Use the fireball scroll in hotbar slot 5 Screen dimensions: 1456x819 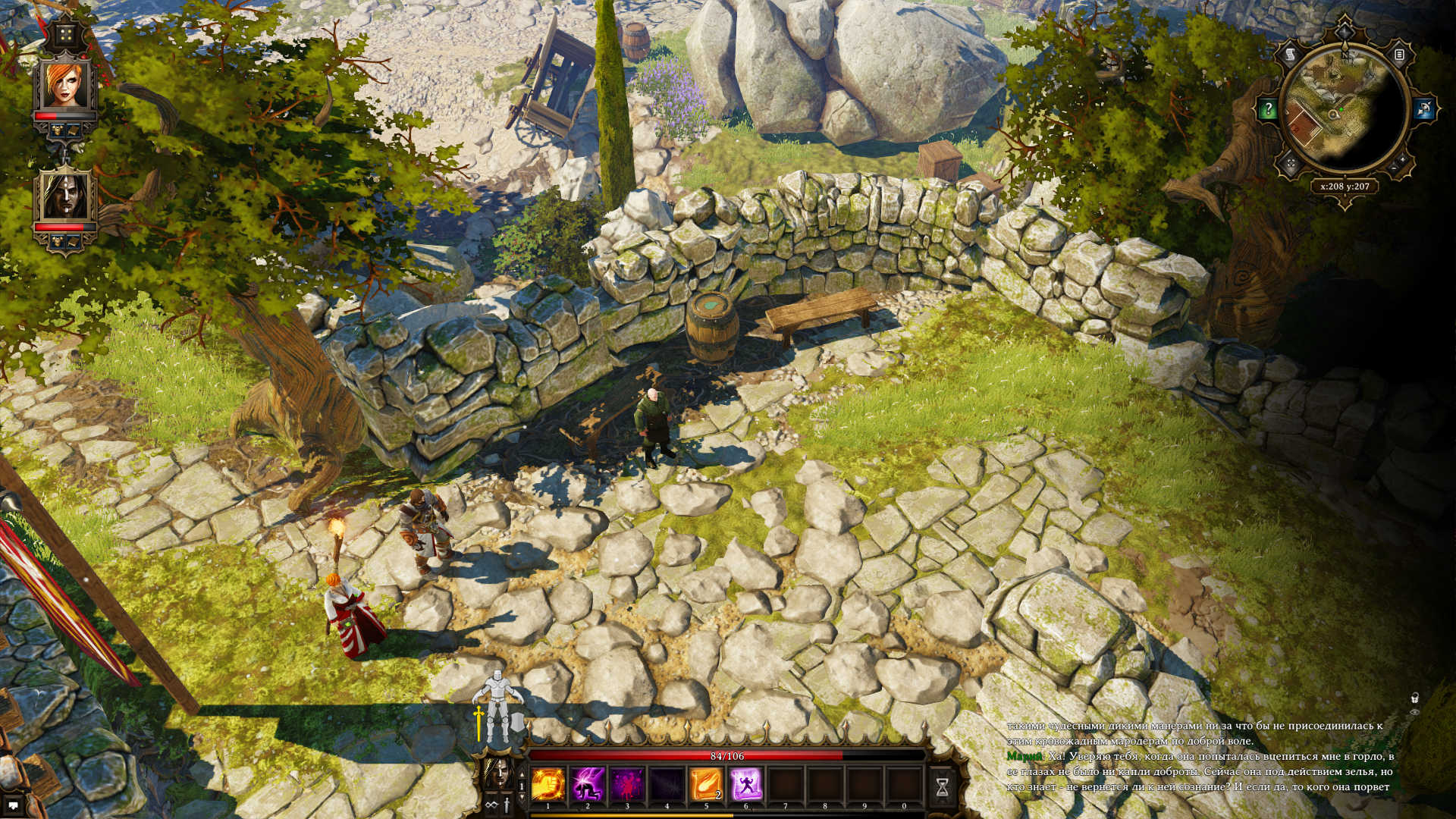[705, 784]
